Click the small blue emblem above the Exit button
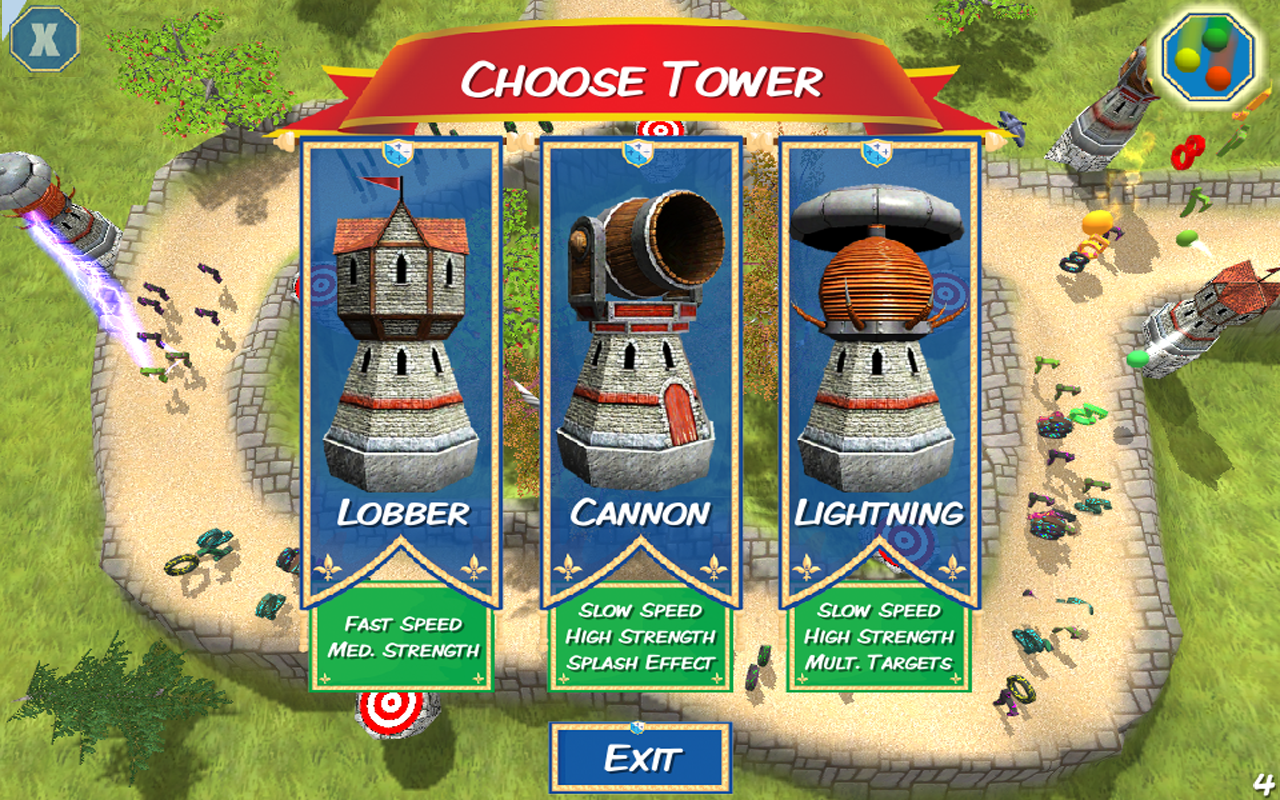The image size is (1280, 800). (x=638, y=727)
